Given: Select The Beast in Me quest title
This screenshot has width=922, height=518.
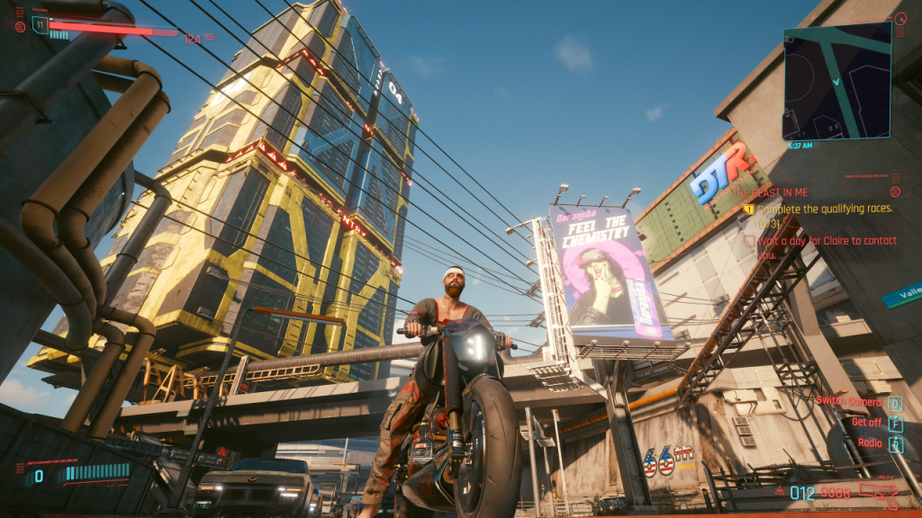Looking at the screenshot, I should (x=772, y=192).
